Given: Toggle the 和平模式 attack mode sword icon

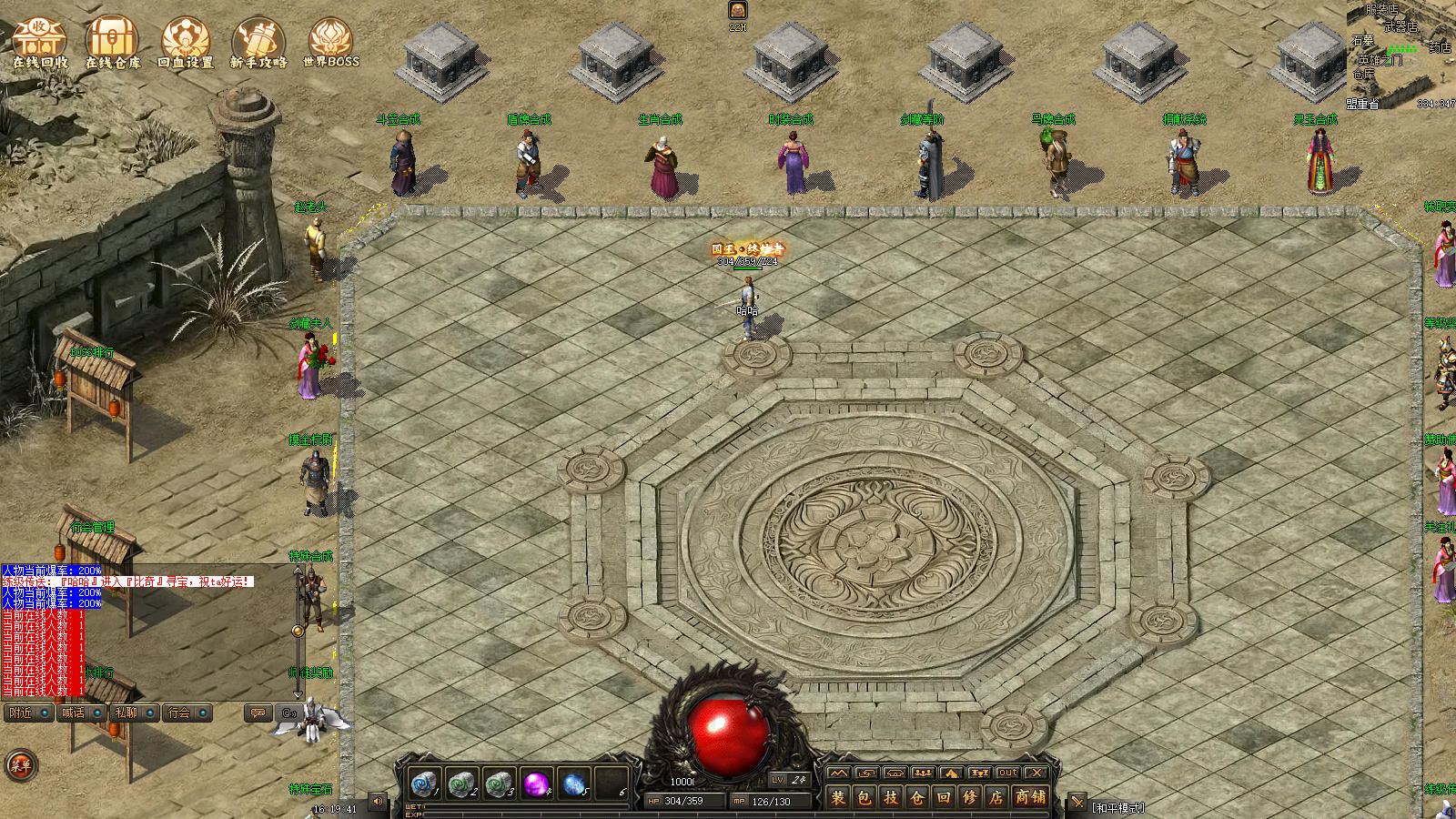Looking at the screenshot, I should click(1077, 803).
